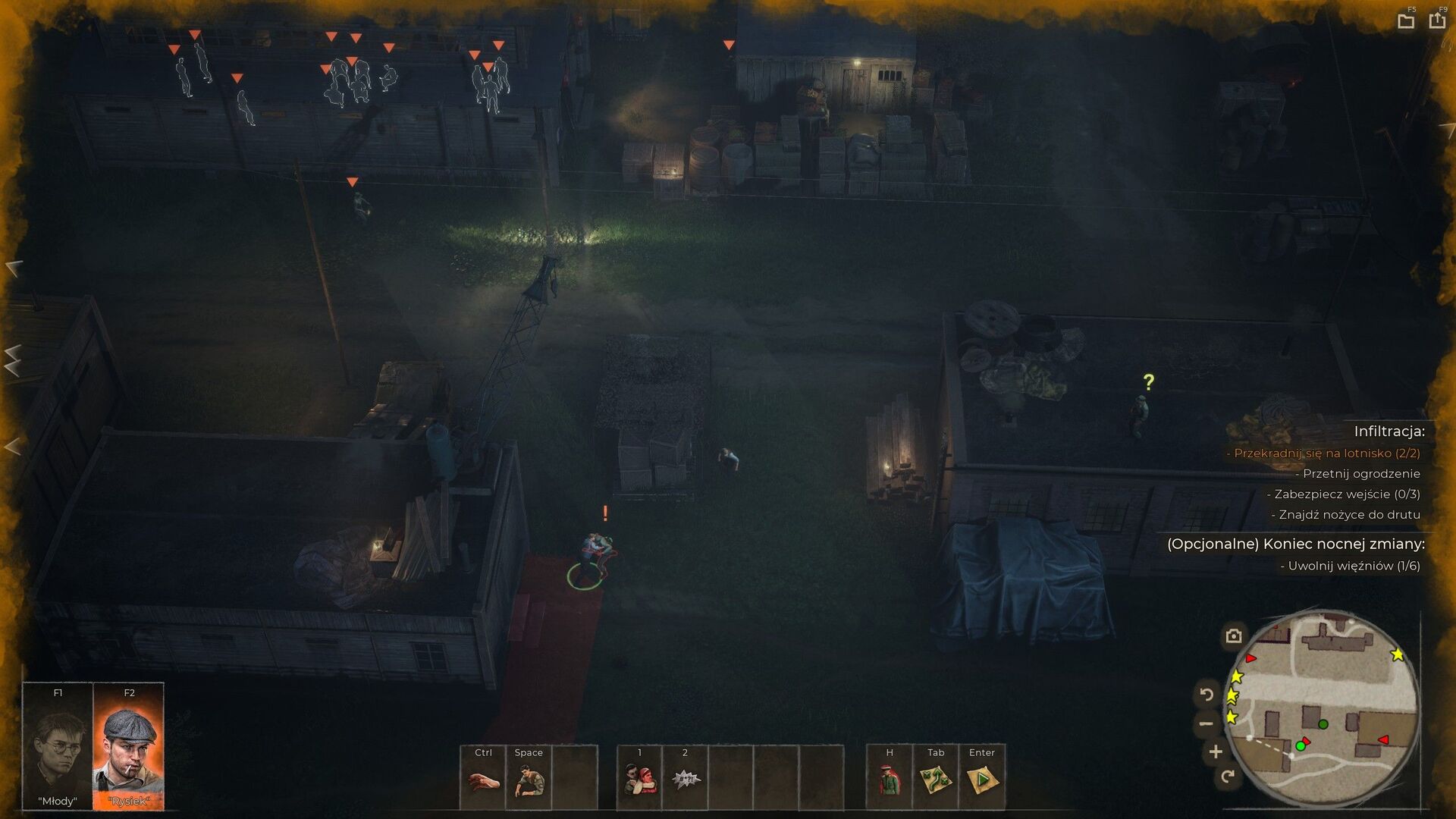Click the quick save folder icon
This screenshot has width=1456, height=819.
(1406, 21)
